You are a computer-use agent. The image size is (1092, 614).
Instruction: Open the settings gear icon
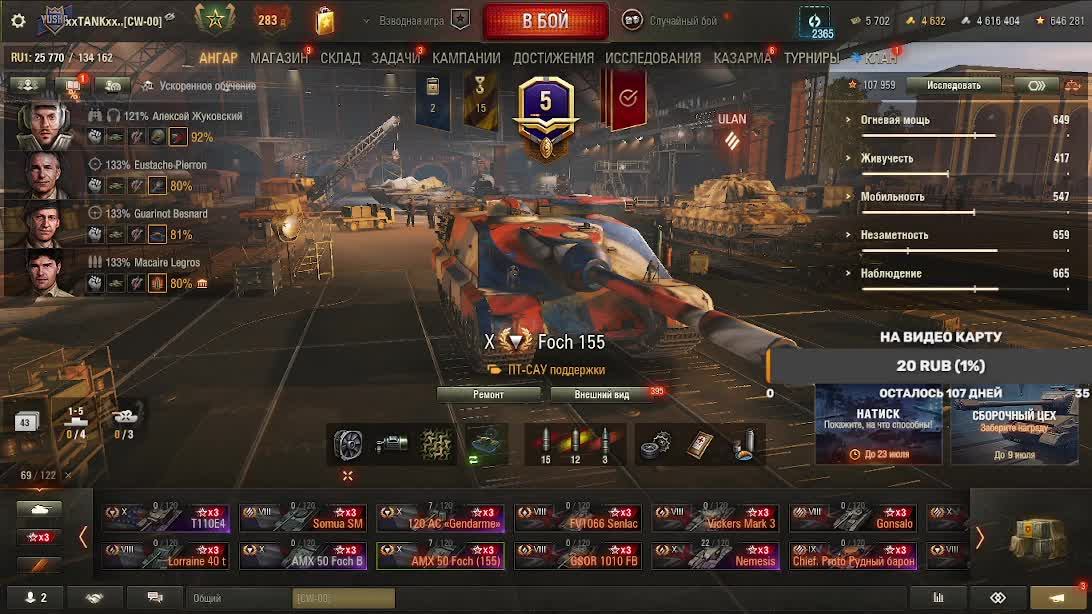[x=18, y=21]
